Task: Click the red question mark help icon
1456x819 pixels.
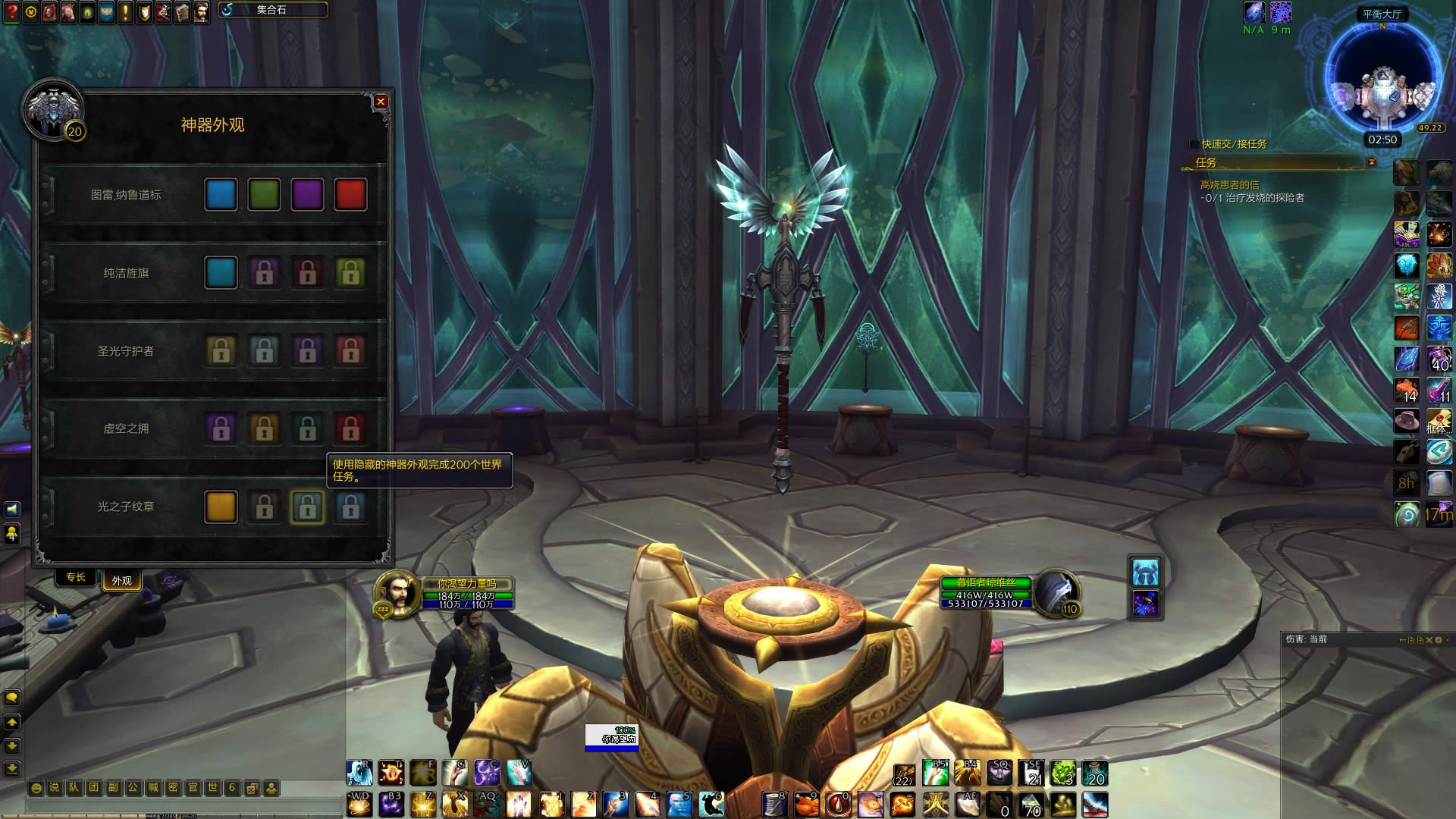Action: coord(11,12)
